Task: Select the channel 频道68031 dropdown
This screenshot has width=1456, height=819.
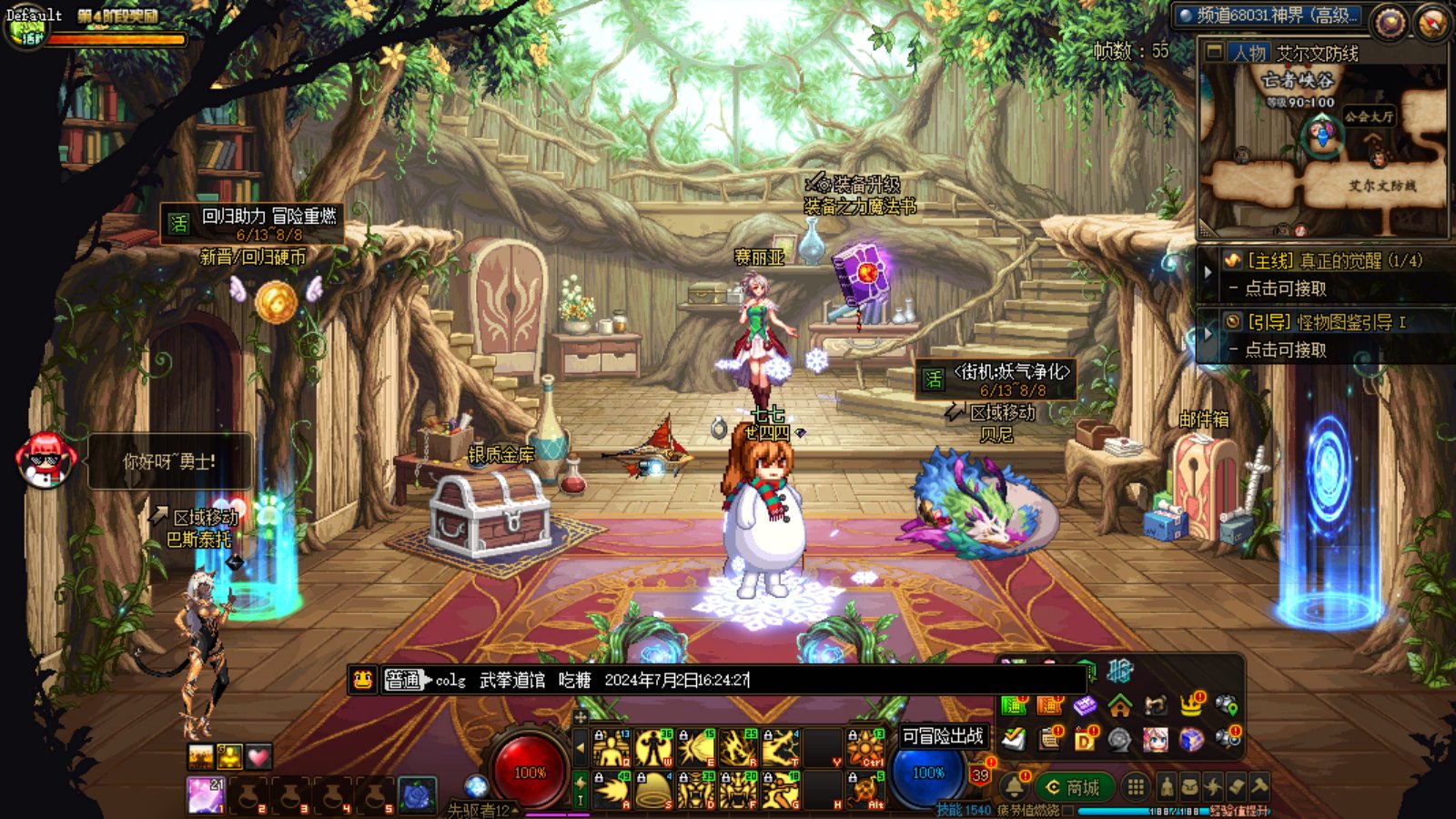Action: [1268, 15]
